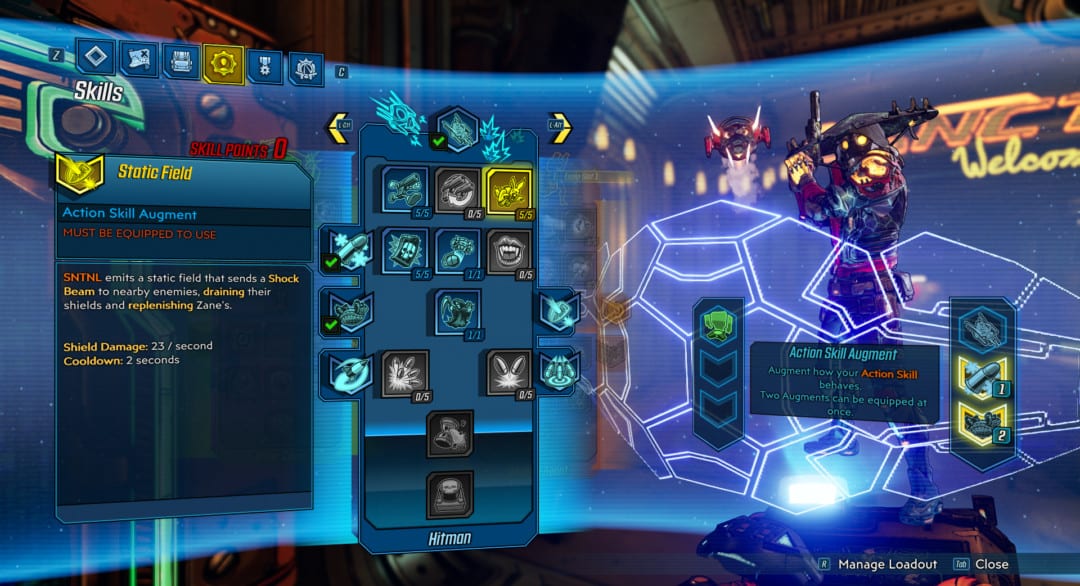Select the highlighted yellow skill icon

click(x=507, y=188)
